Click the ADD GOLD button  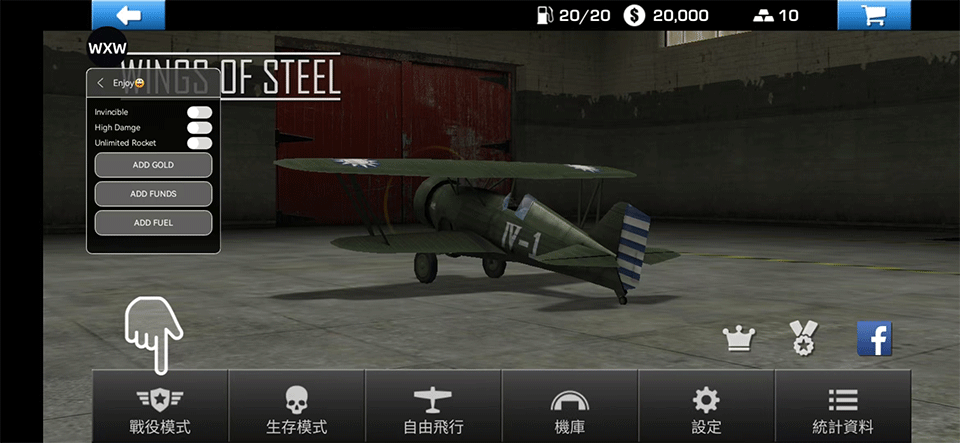(153, 164)
